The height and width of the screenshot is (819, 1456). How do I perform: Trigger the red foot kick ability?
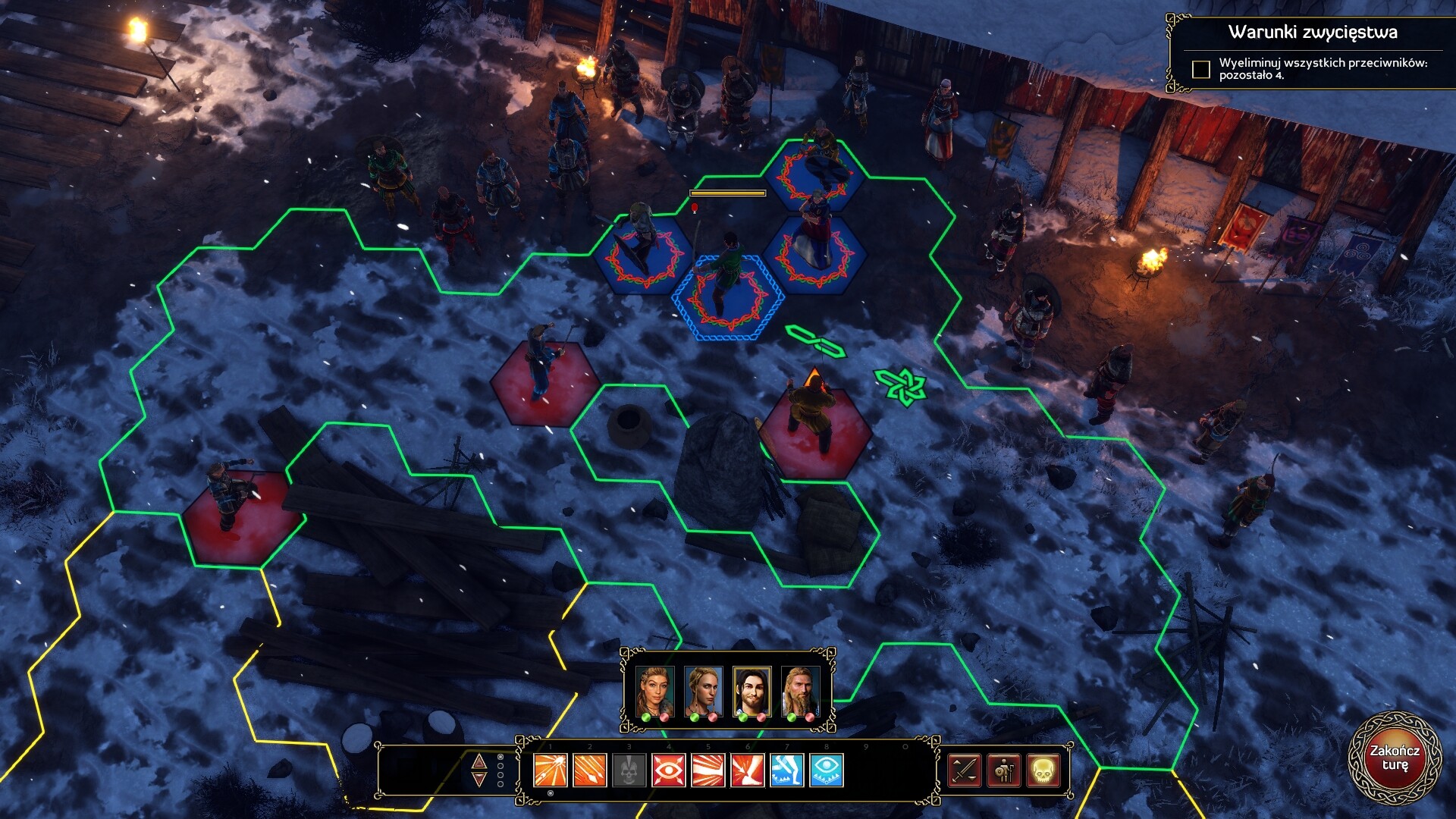pos(748,771)
